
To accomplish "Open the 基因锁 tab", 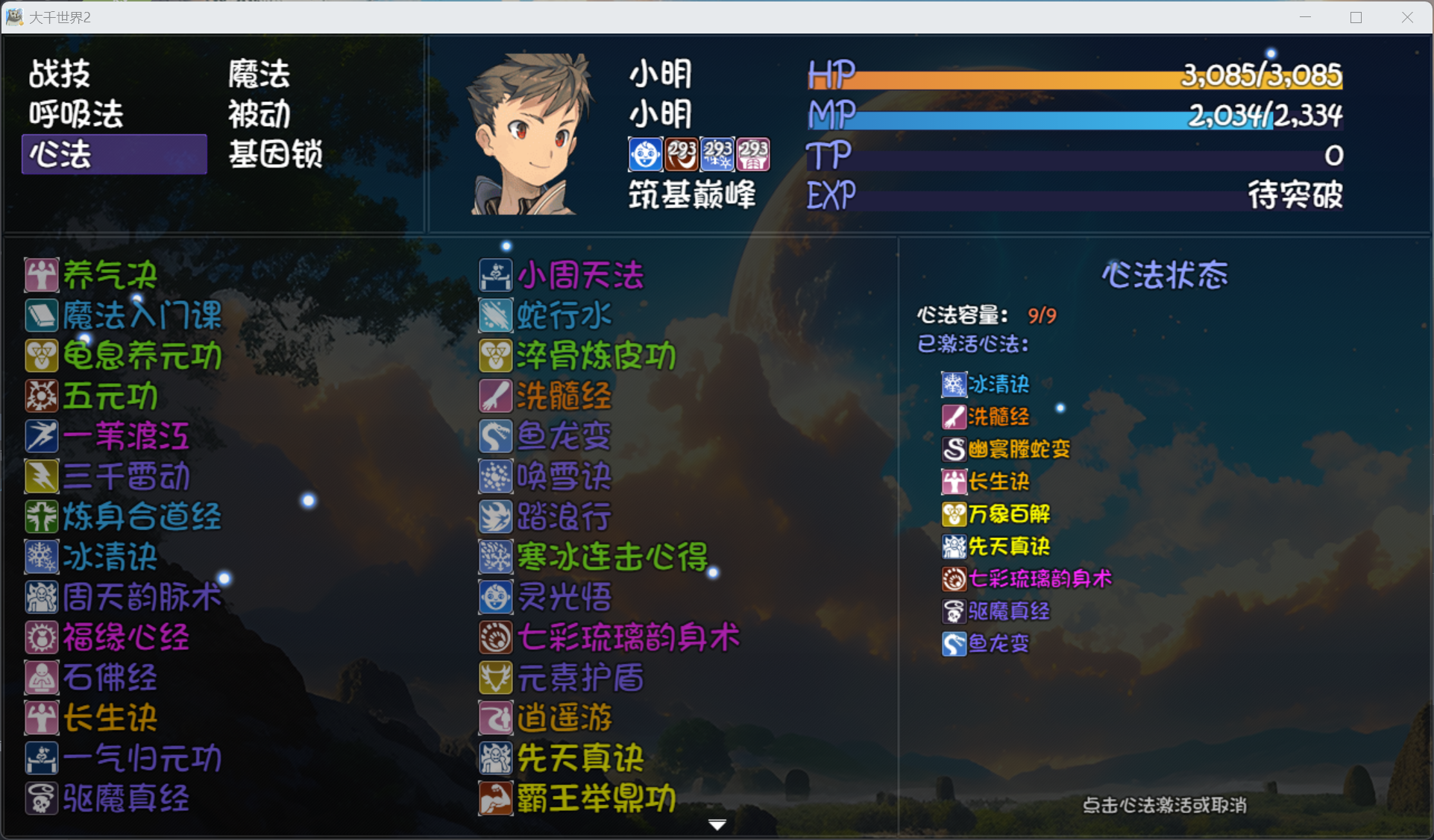I will (274, 154).
